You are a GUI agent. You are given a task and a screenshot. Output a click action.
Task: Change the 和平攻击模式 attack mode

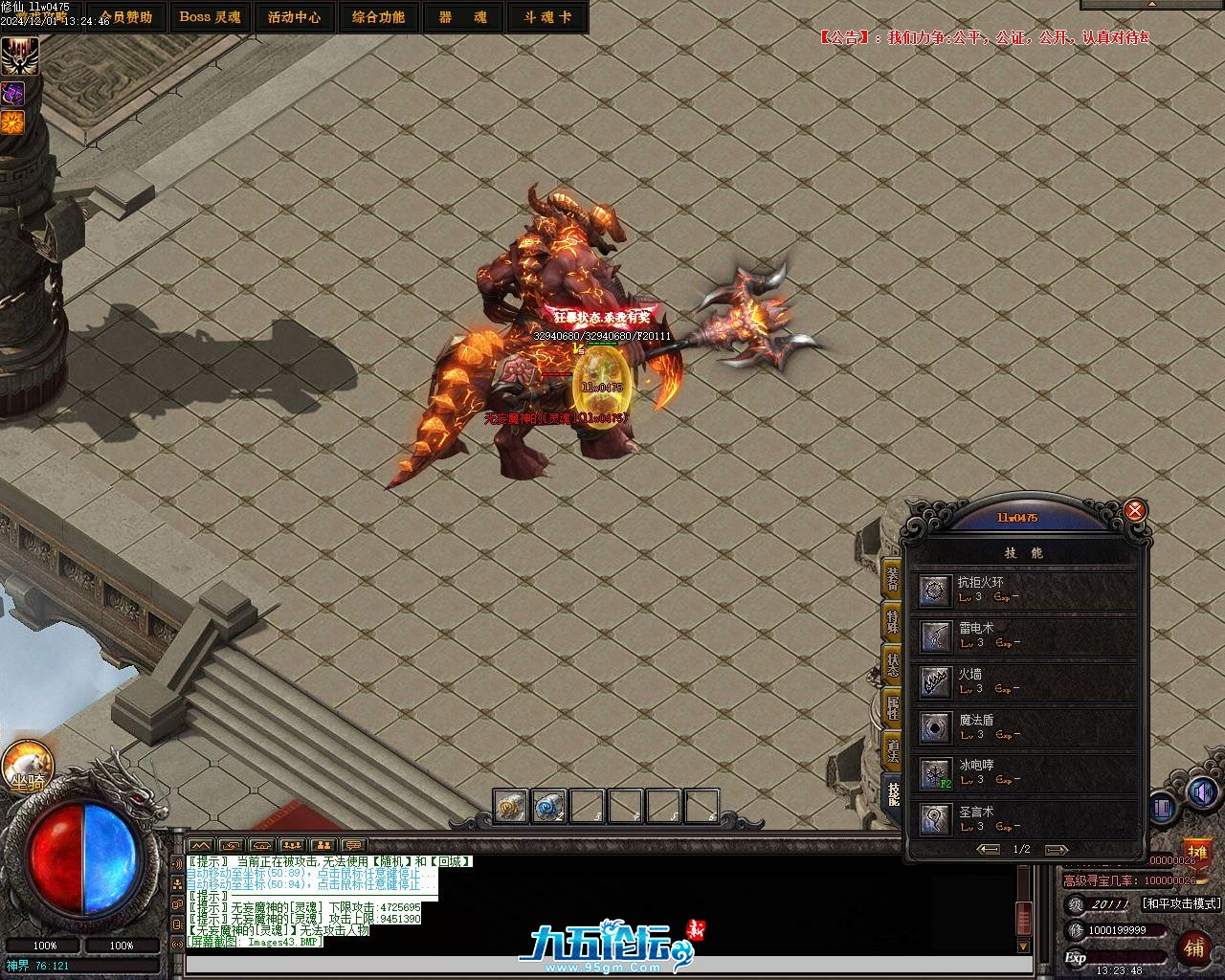(x=1182, y=903)
